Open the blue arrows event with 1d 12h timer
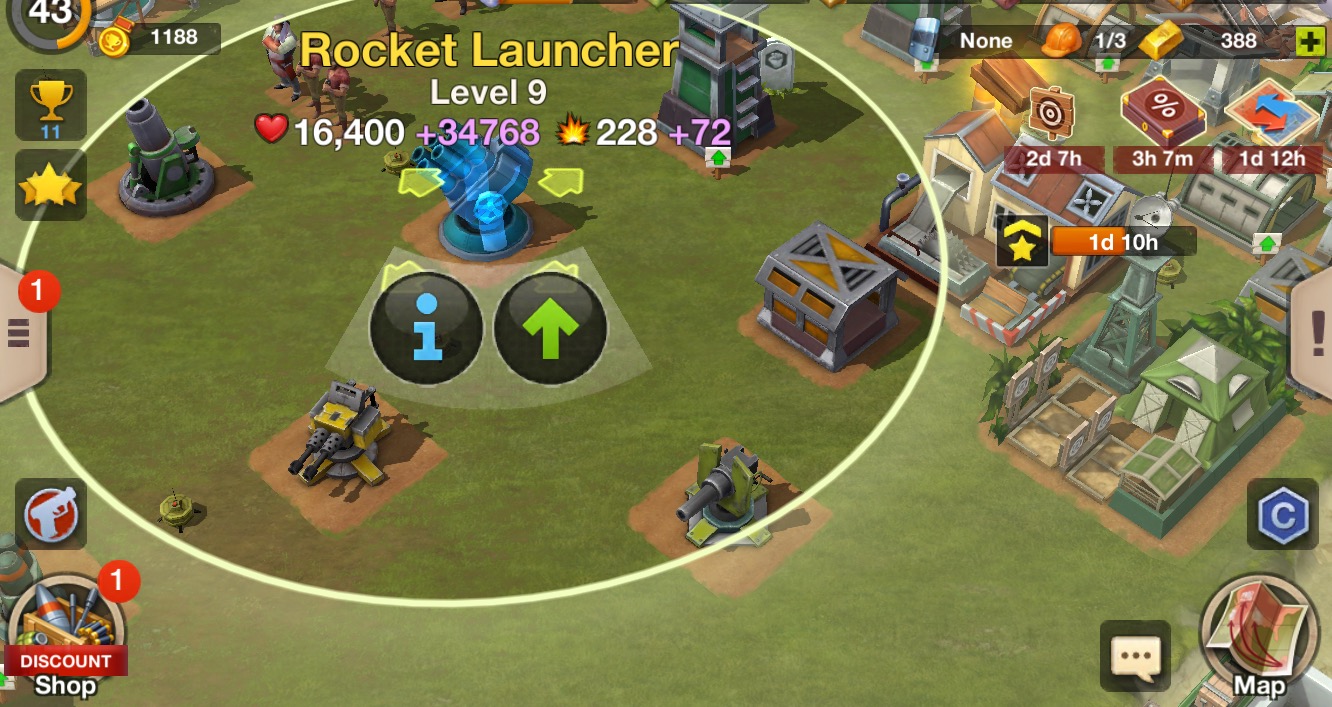This screenshot has width=1332, height=707. coord(1270,115)
